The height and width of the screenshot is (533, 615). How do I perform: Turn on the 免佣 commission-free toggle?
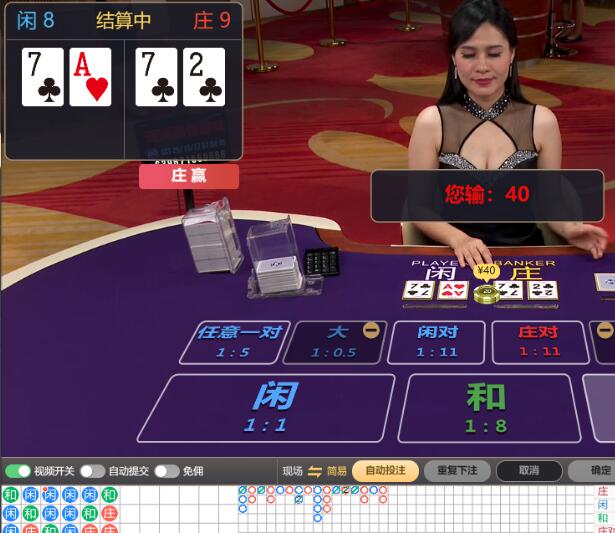[x=166, y=471]
